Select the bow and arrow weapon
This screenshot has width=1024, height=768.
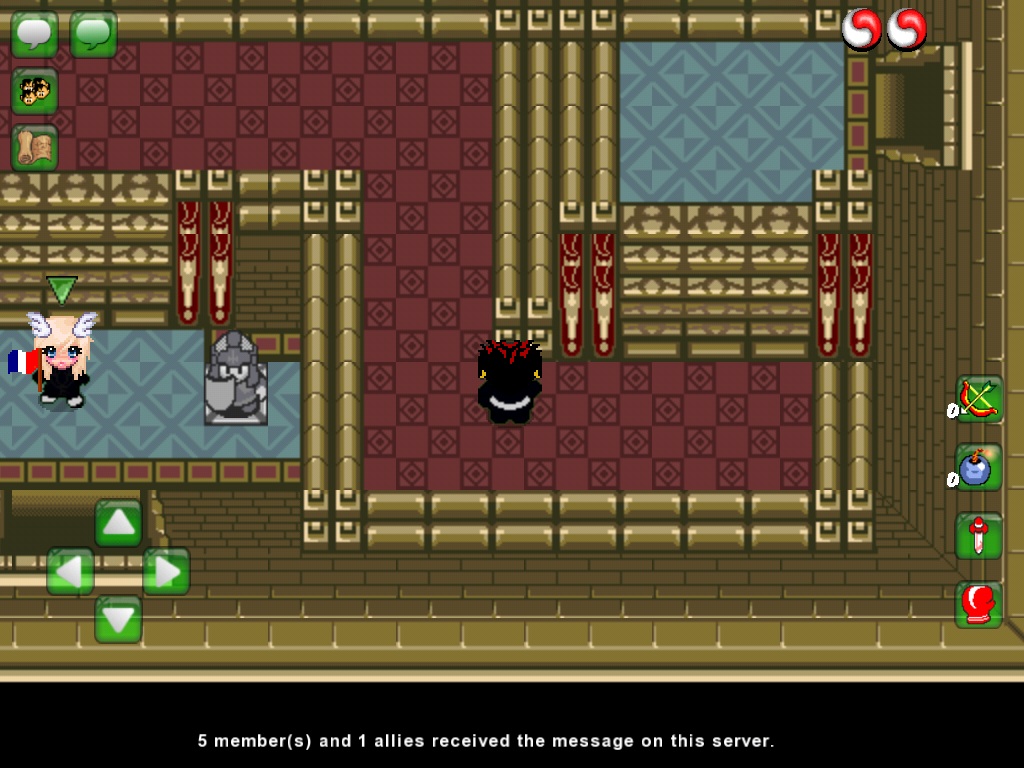(x=978, y=400)
